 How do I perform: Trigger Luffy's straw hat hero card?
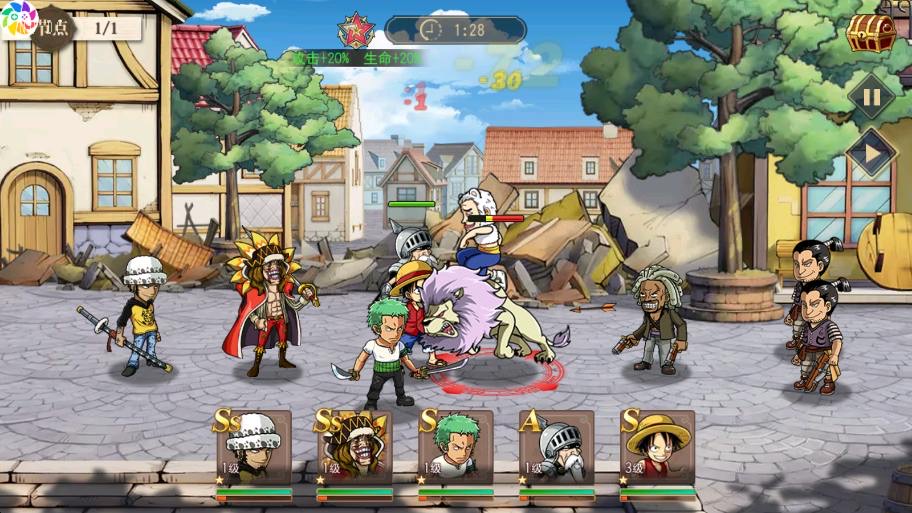click(658, 447)
